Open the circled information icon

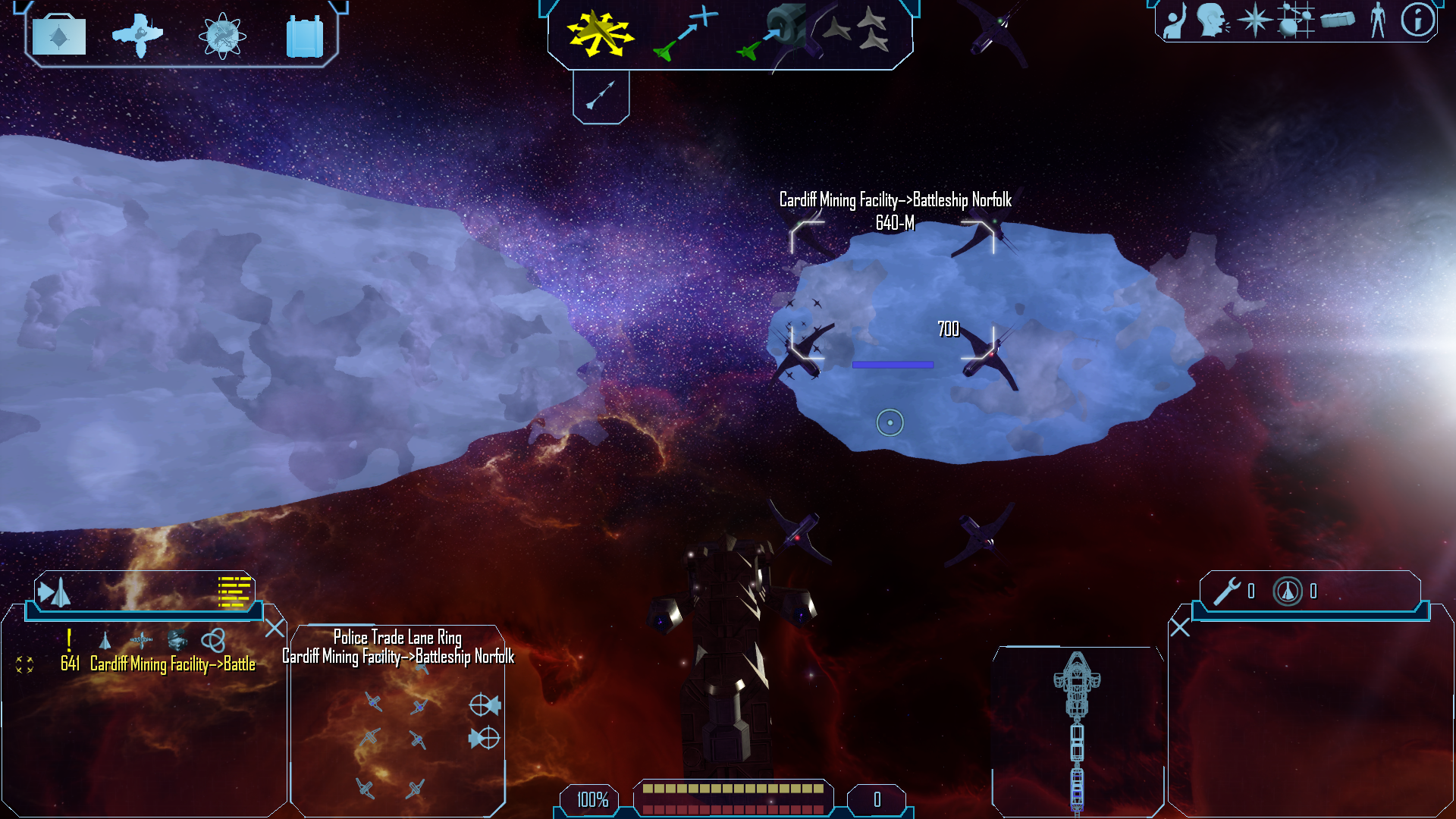coord(1417,20)
